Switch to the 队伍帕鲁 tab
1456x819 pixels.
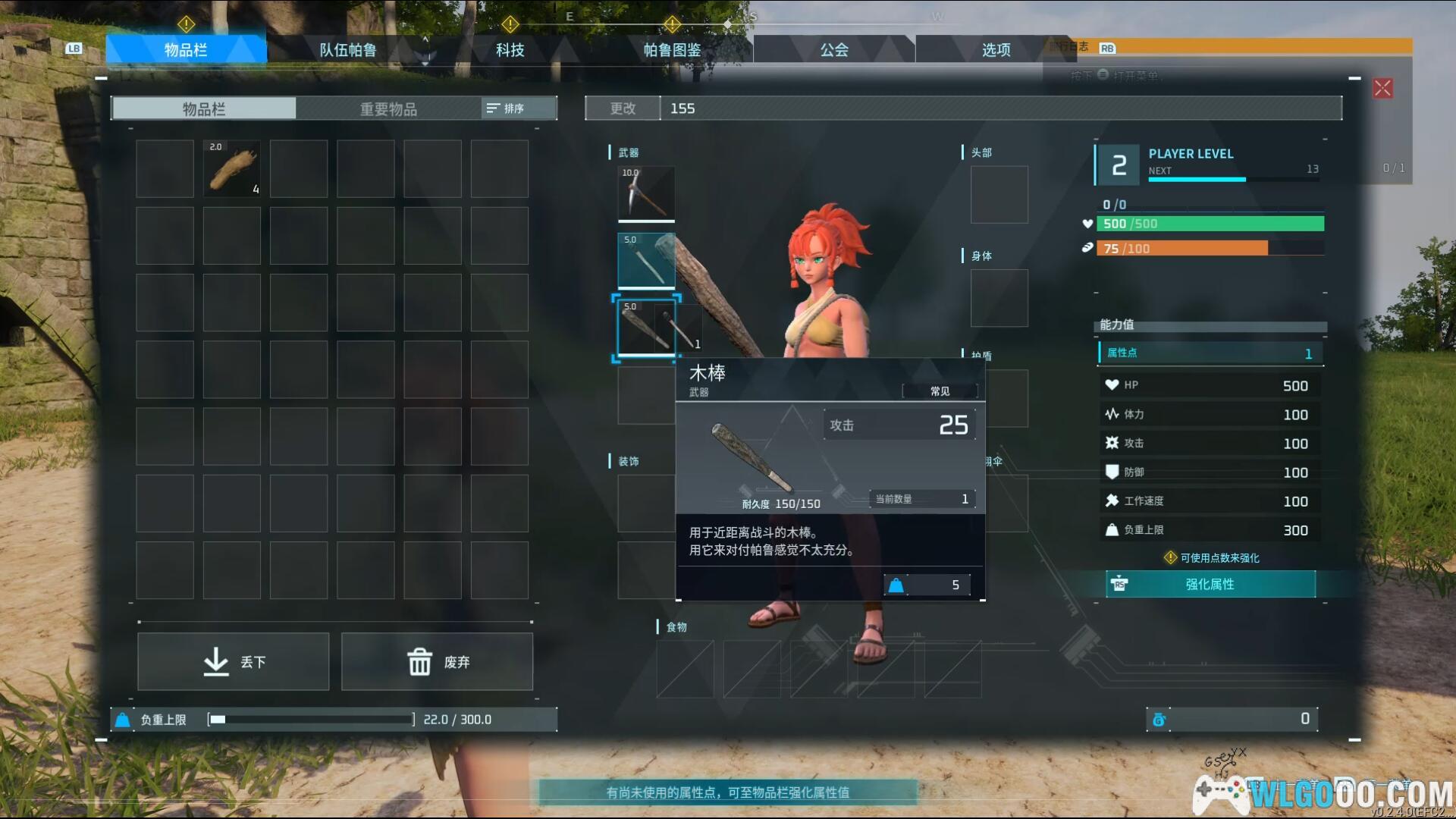[347, 50]
